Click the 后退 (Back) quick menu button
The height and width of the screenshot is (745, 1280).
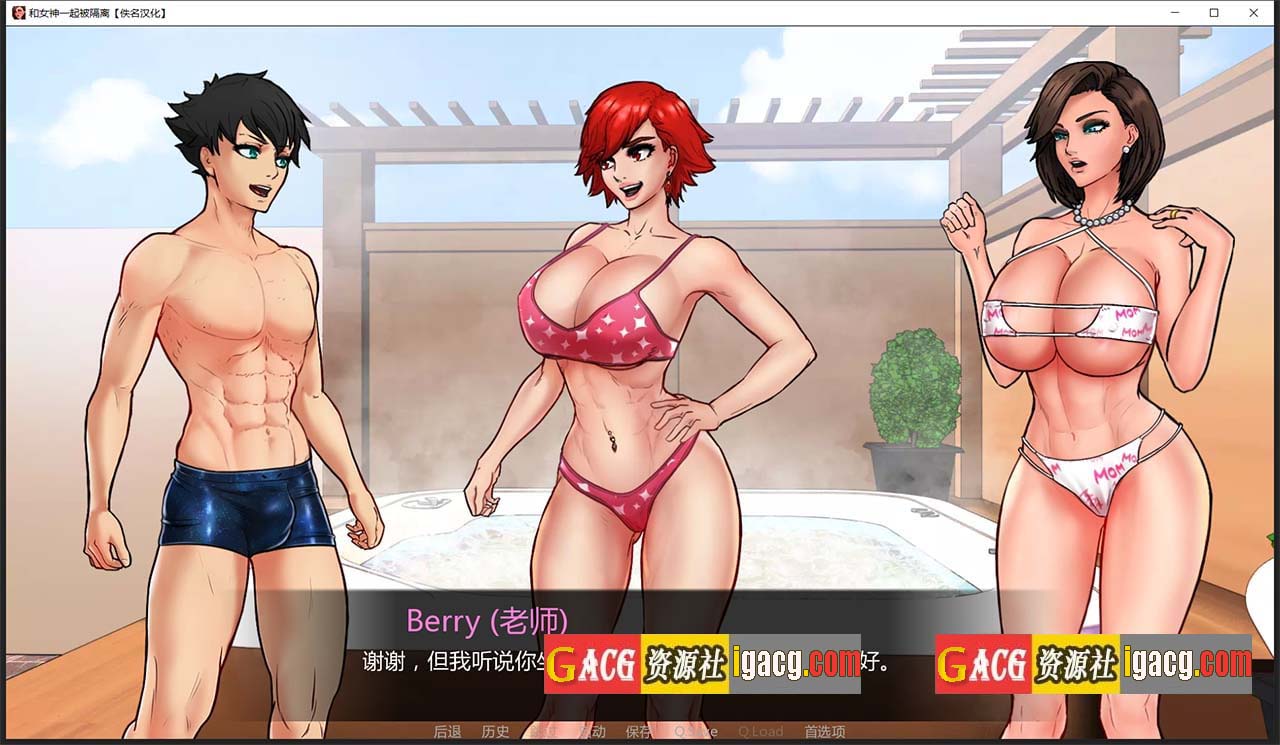point(447,732)
